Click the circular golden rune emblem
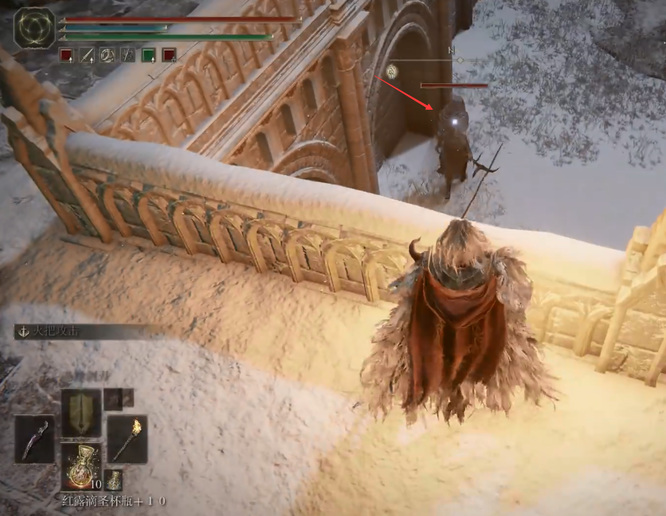This screenshot has width=666, height=516. click(34, 27)
